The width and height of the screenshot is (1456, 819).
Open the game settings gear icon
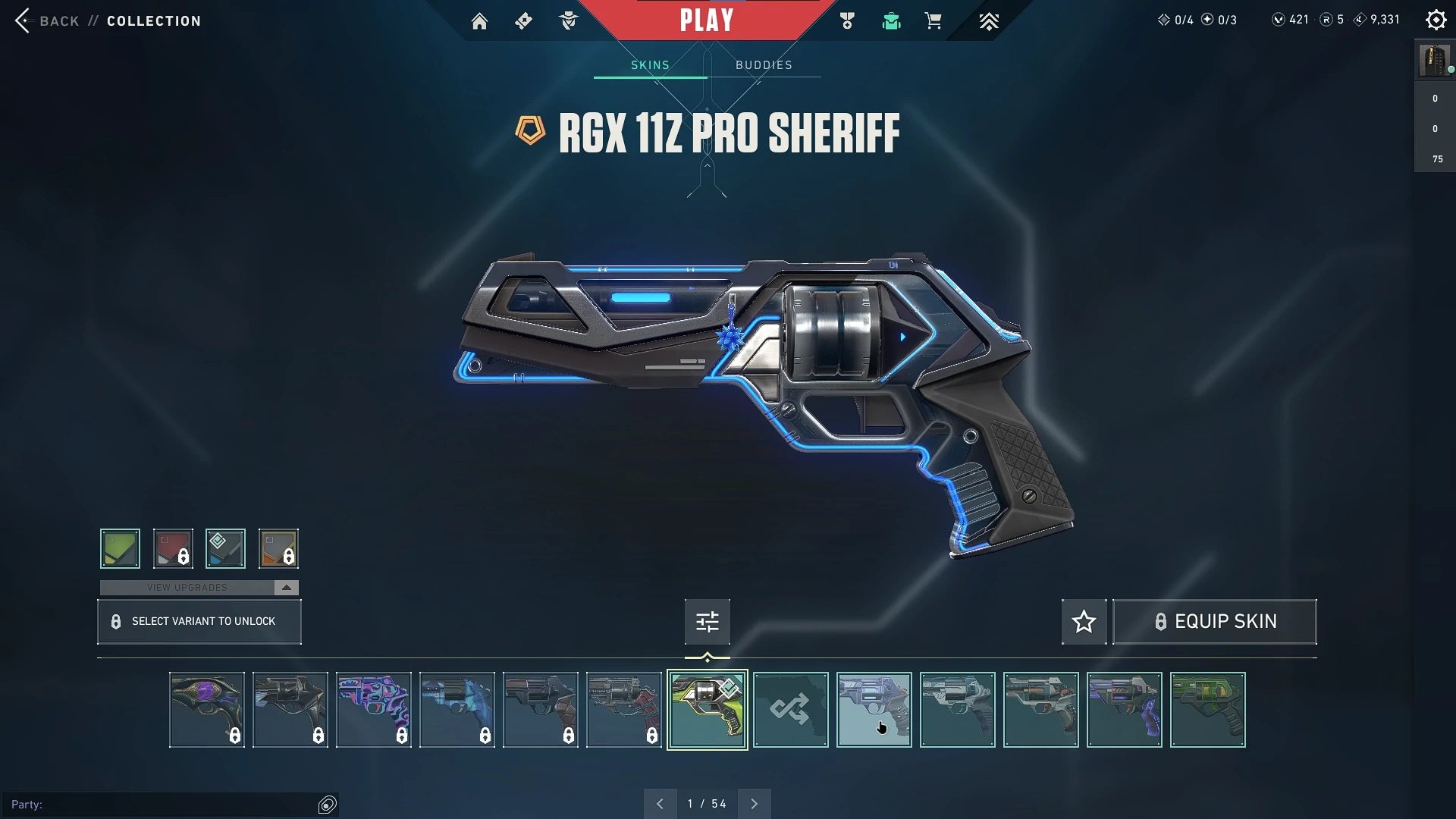coord(1436,20)
